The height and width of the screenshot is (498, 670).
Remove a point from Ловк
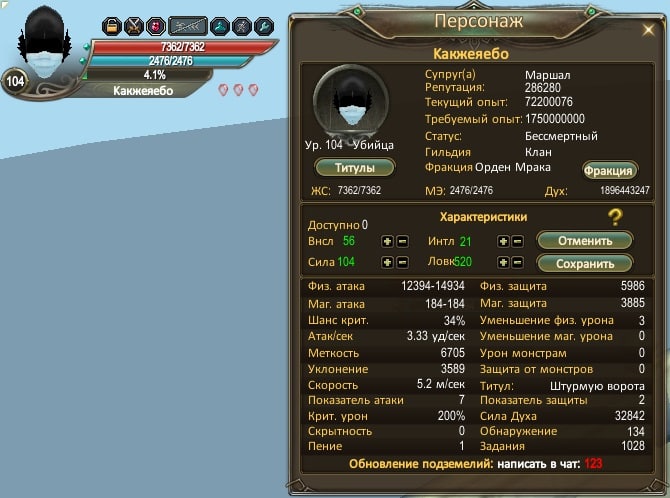point(517,262)
